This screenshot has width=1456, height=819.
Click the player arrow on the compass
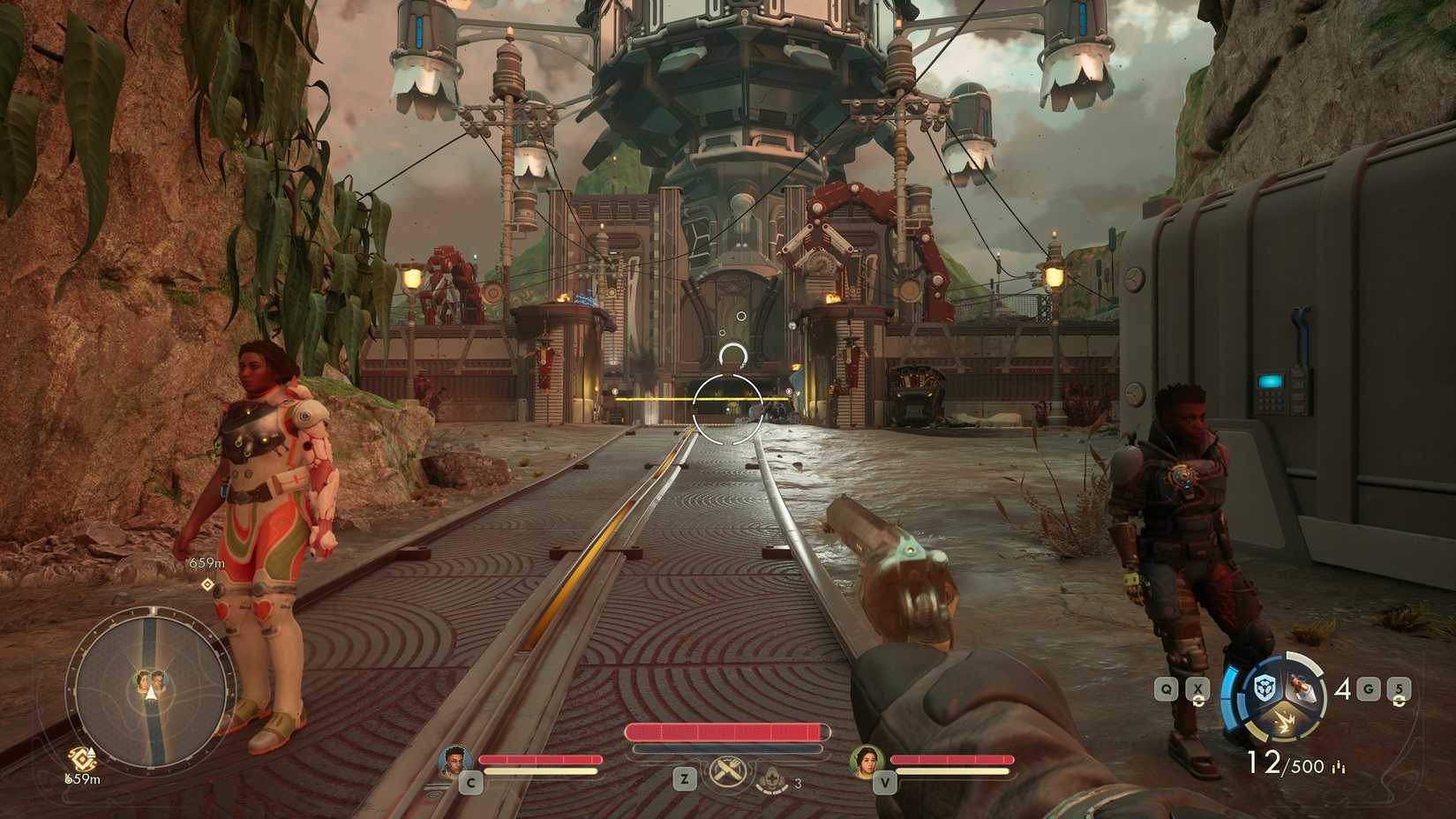click(151, 692)
